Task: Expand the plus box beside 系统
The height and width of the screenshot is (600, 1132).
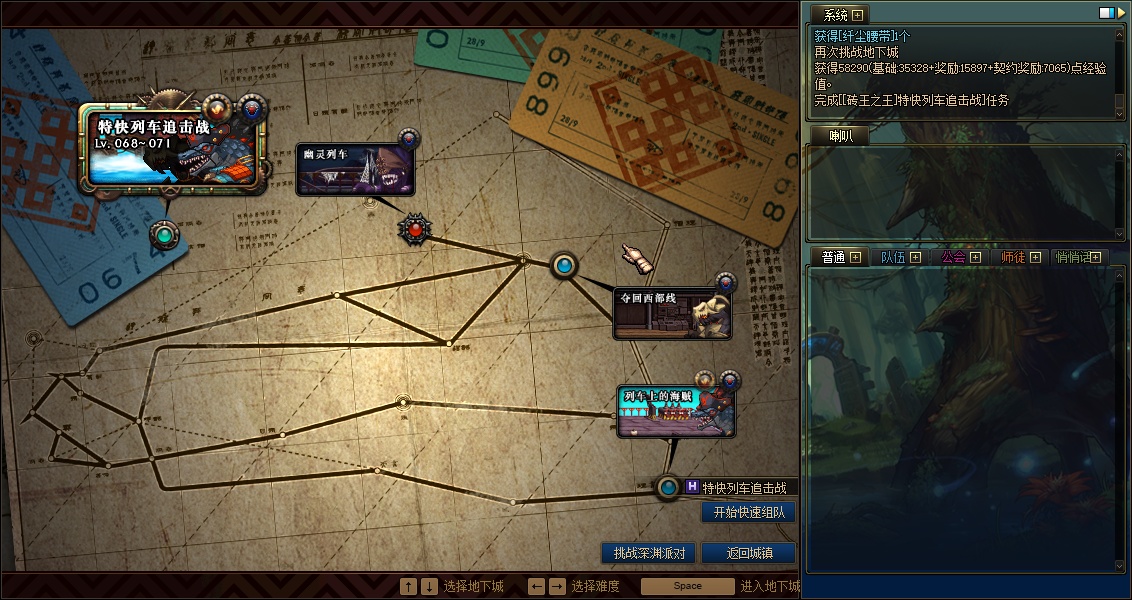Action: [858, 15]
